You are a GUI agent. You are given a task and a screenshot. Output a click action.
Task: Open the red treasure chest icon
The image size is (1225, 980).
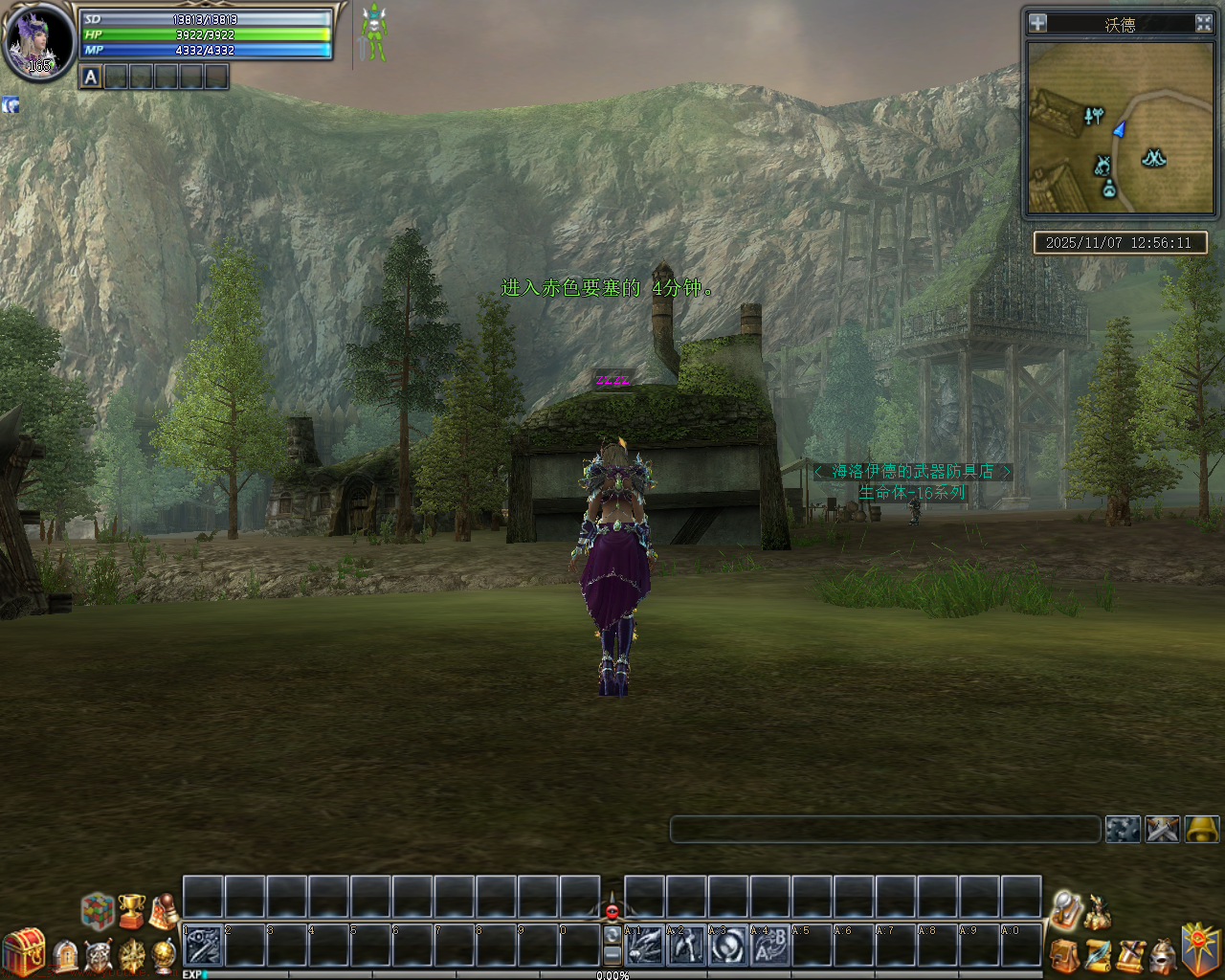pos(23,952)
